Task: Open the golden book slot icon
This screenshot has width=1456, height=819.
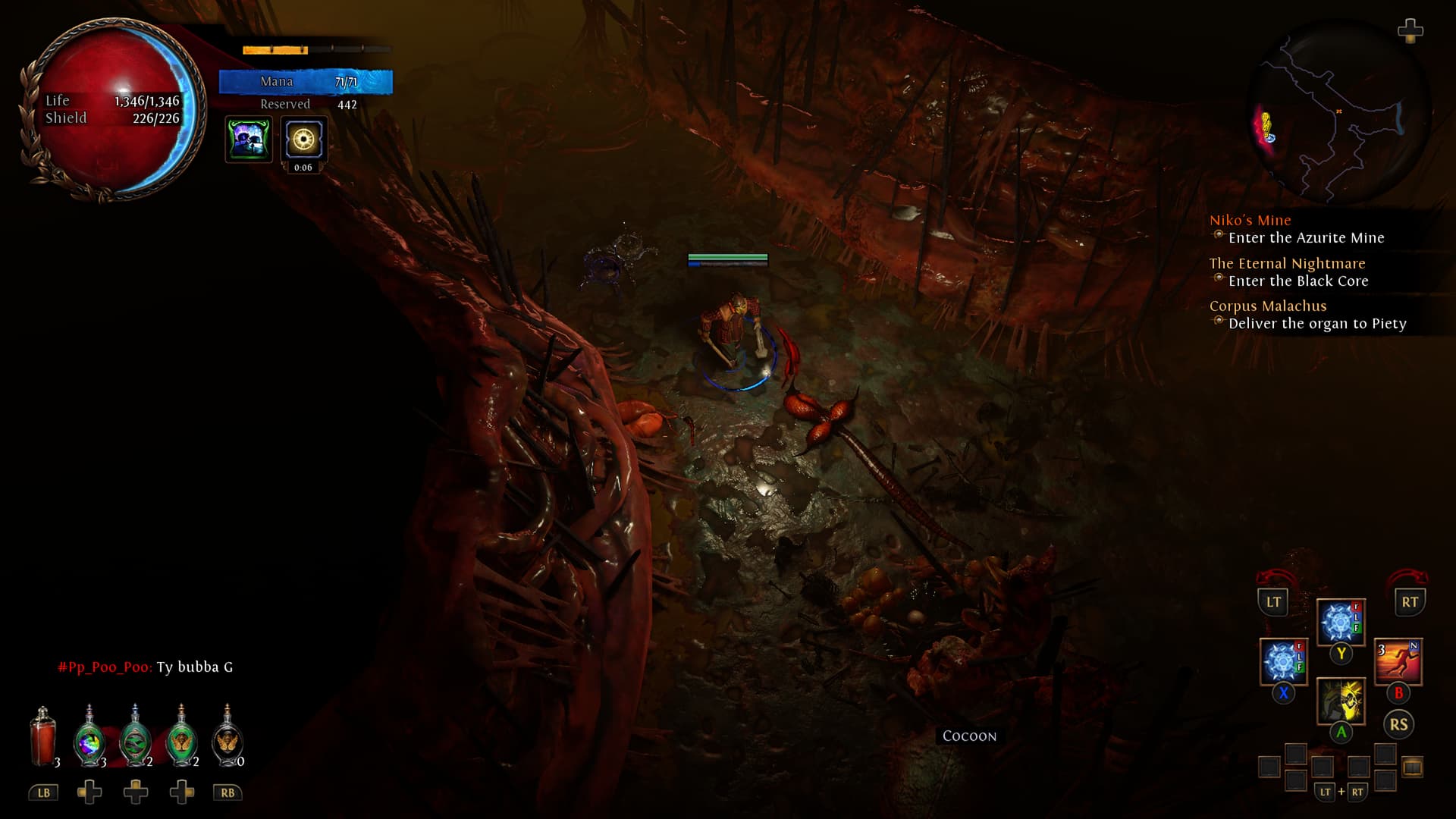Action: point(1412,767)
